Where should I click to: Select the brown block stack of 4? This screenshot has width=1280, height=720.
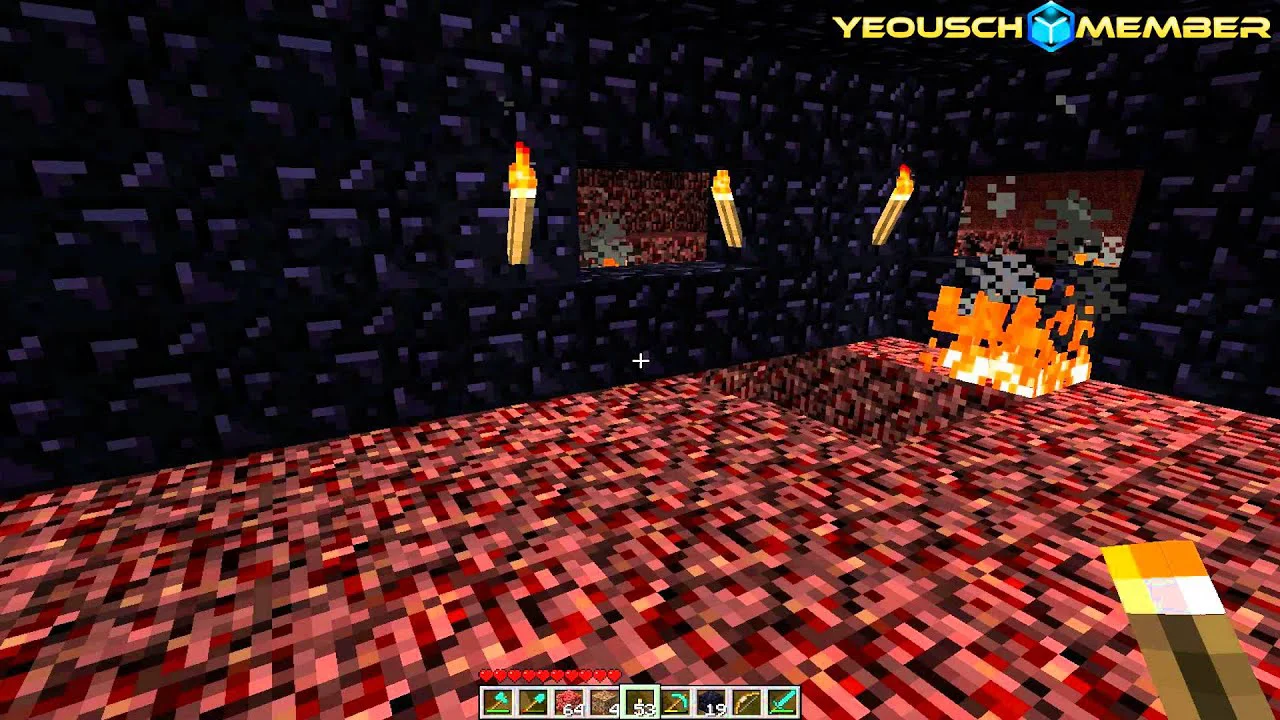605,702
